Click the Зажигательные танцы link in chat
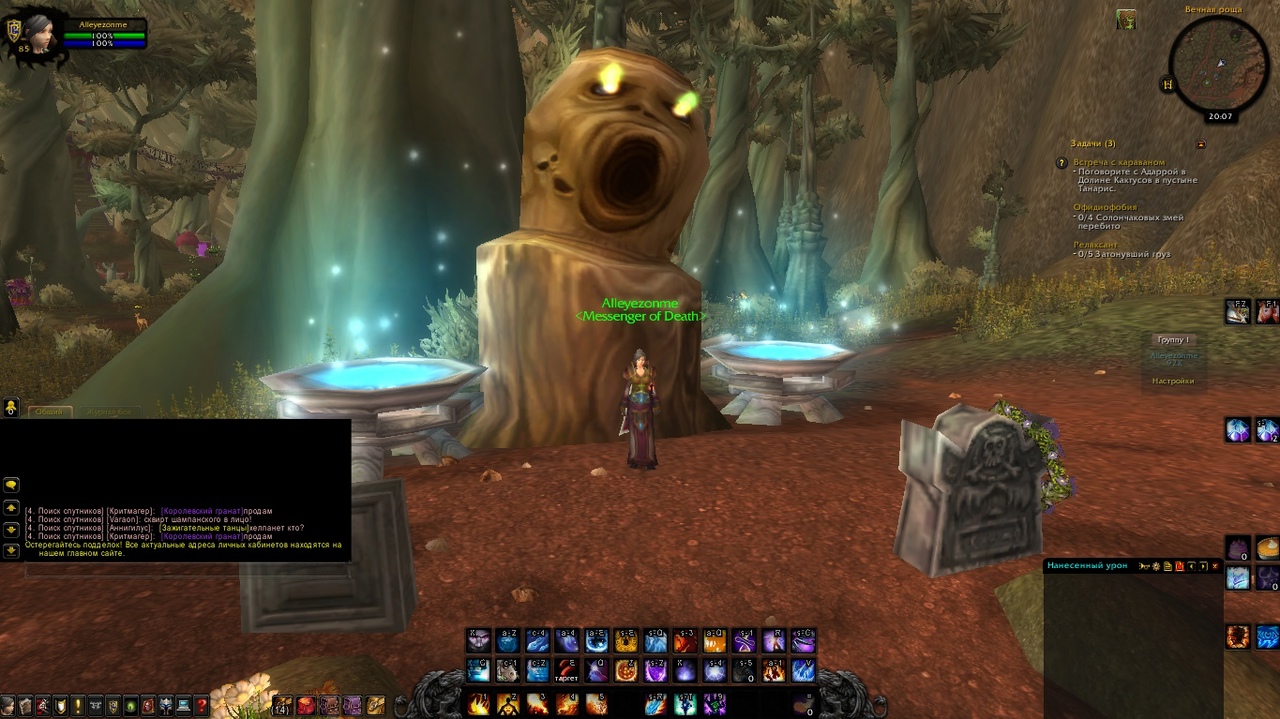1280x719 pixels. point(201,528)
